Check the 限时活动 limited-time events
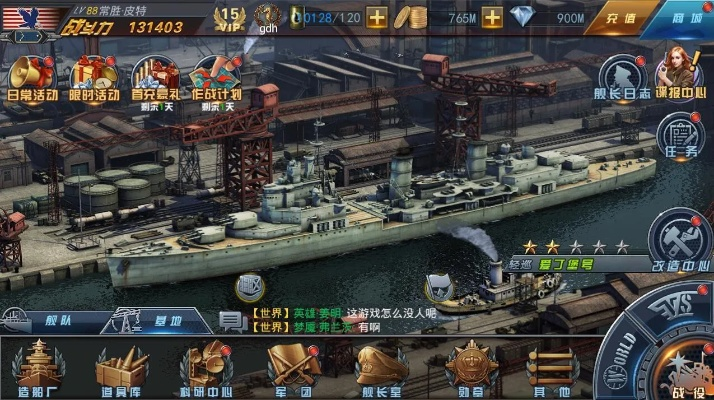The height and width of the screenshot is (400, 714). click(93, 79)
